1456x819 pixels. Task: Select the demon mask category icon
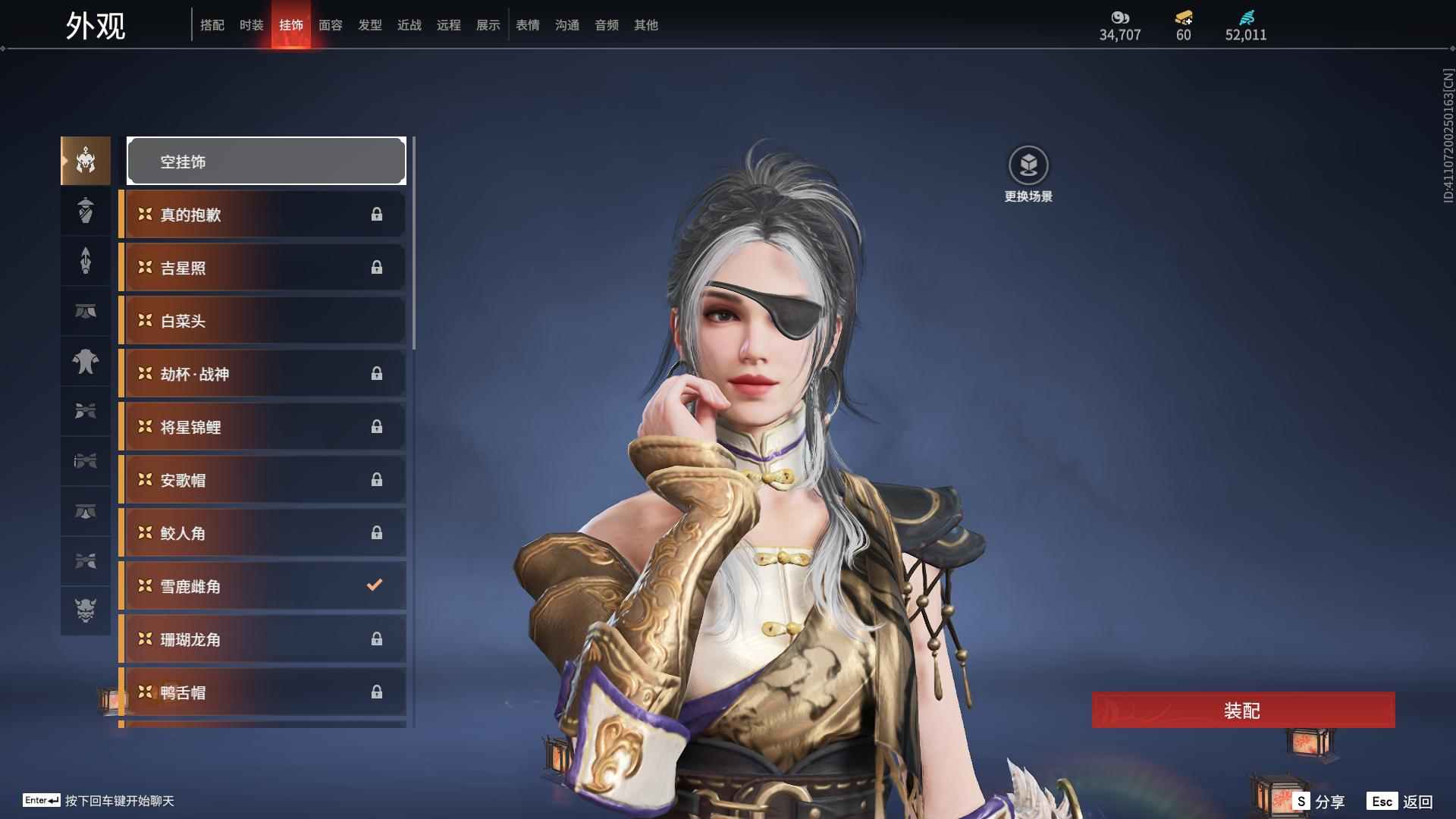point(86,610)
